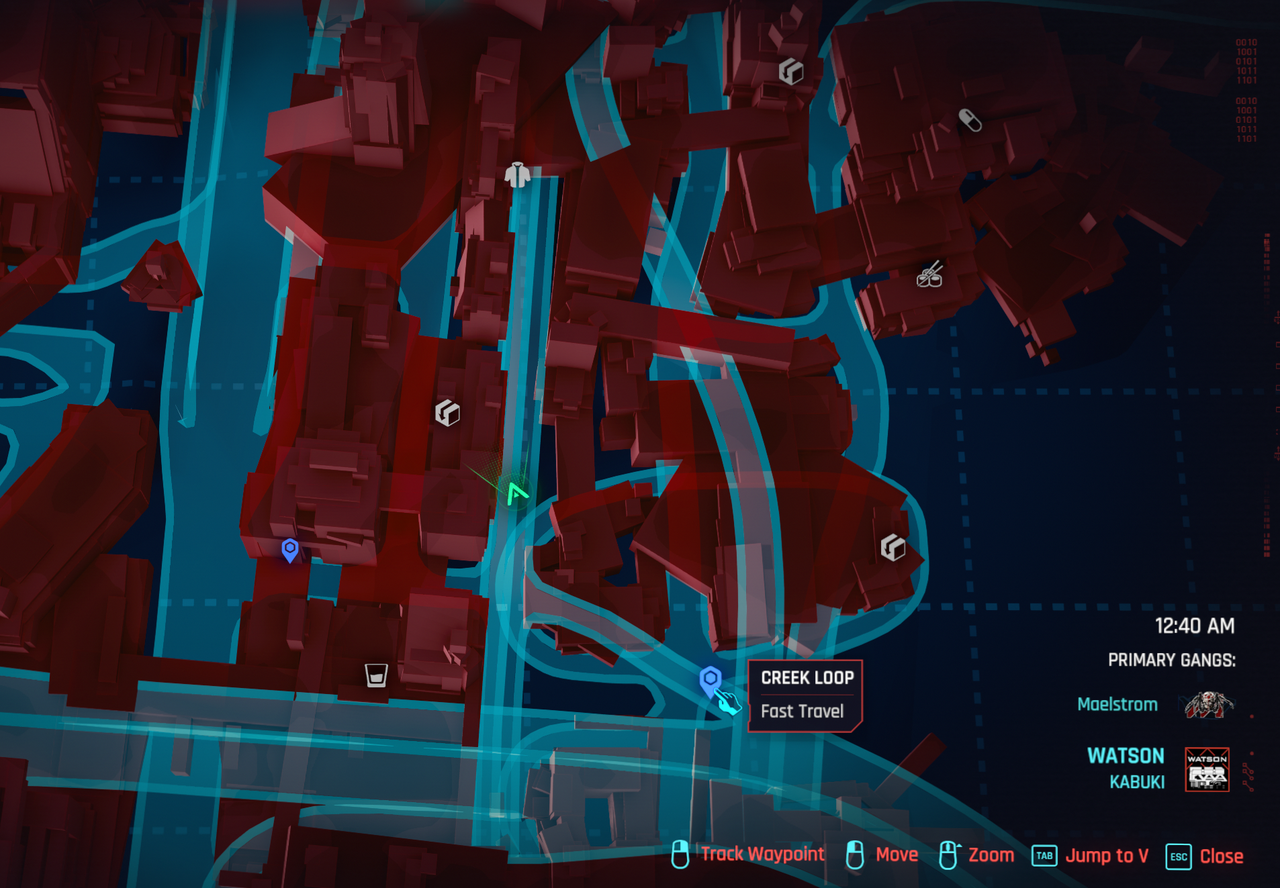Select the medpoint pill marker
This screenshot has height=888, width=1280.
point(969,120)
